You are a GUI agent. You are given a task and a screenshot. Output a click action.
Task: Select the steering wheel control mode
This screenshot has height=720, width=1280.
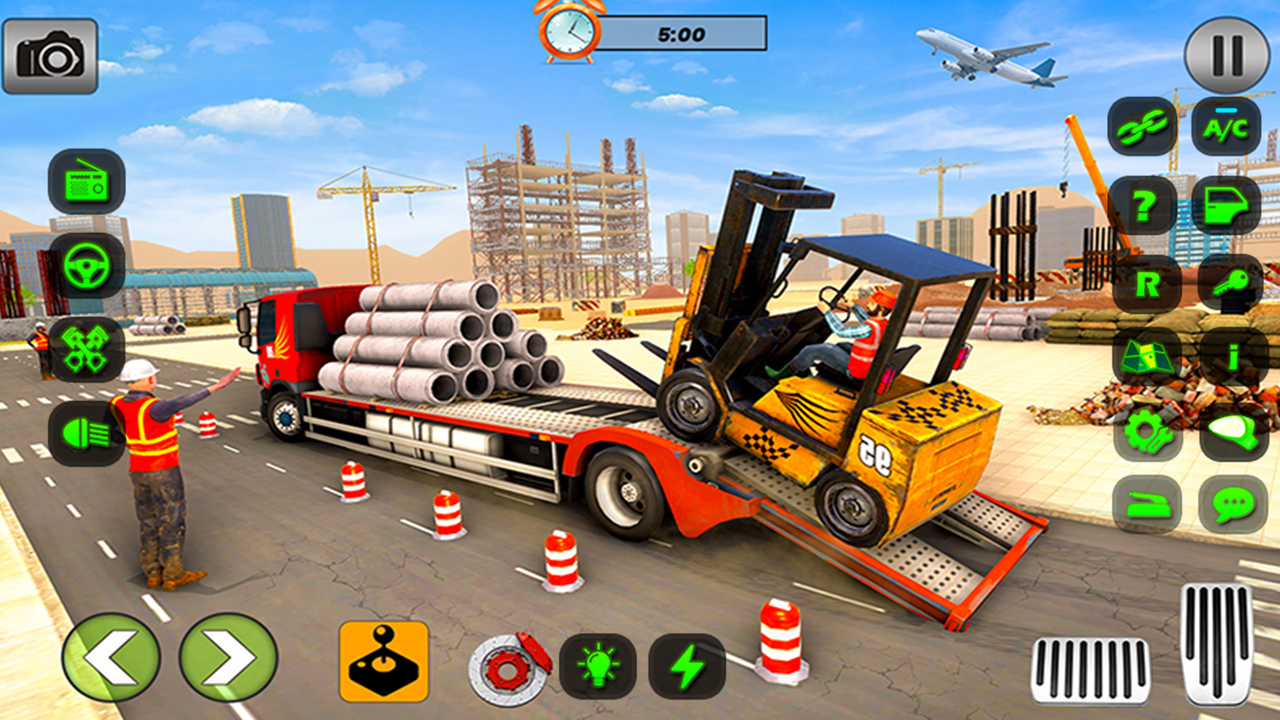click(85, 268)
